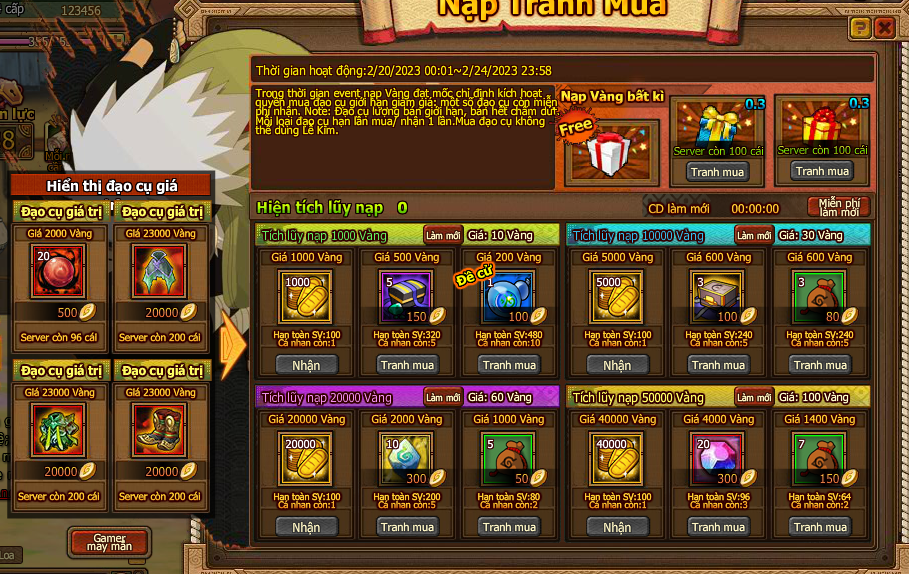Open the Gamer may mắn button

[x=109, y=542]
